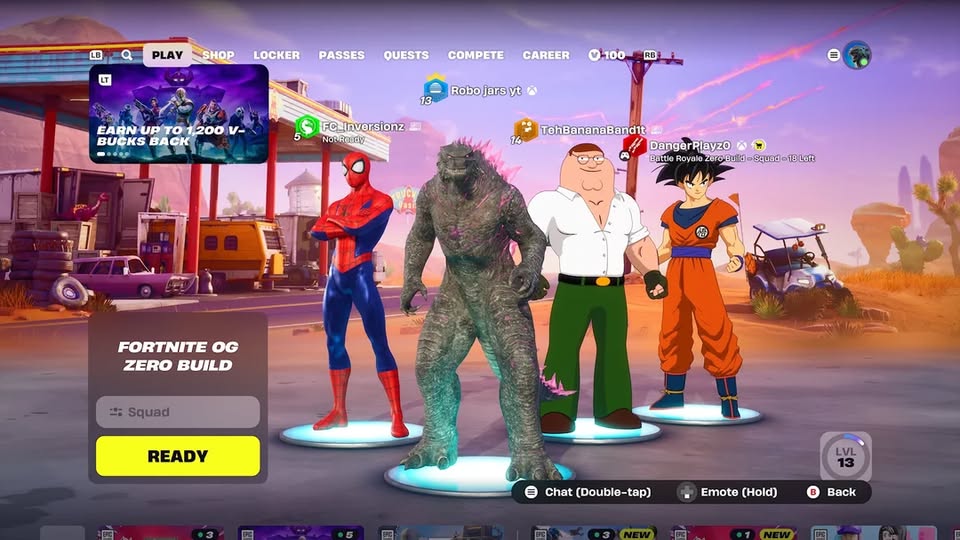
Task: Switch to the Shop tab
Action: 218,55
